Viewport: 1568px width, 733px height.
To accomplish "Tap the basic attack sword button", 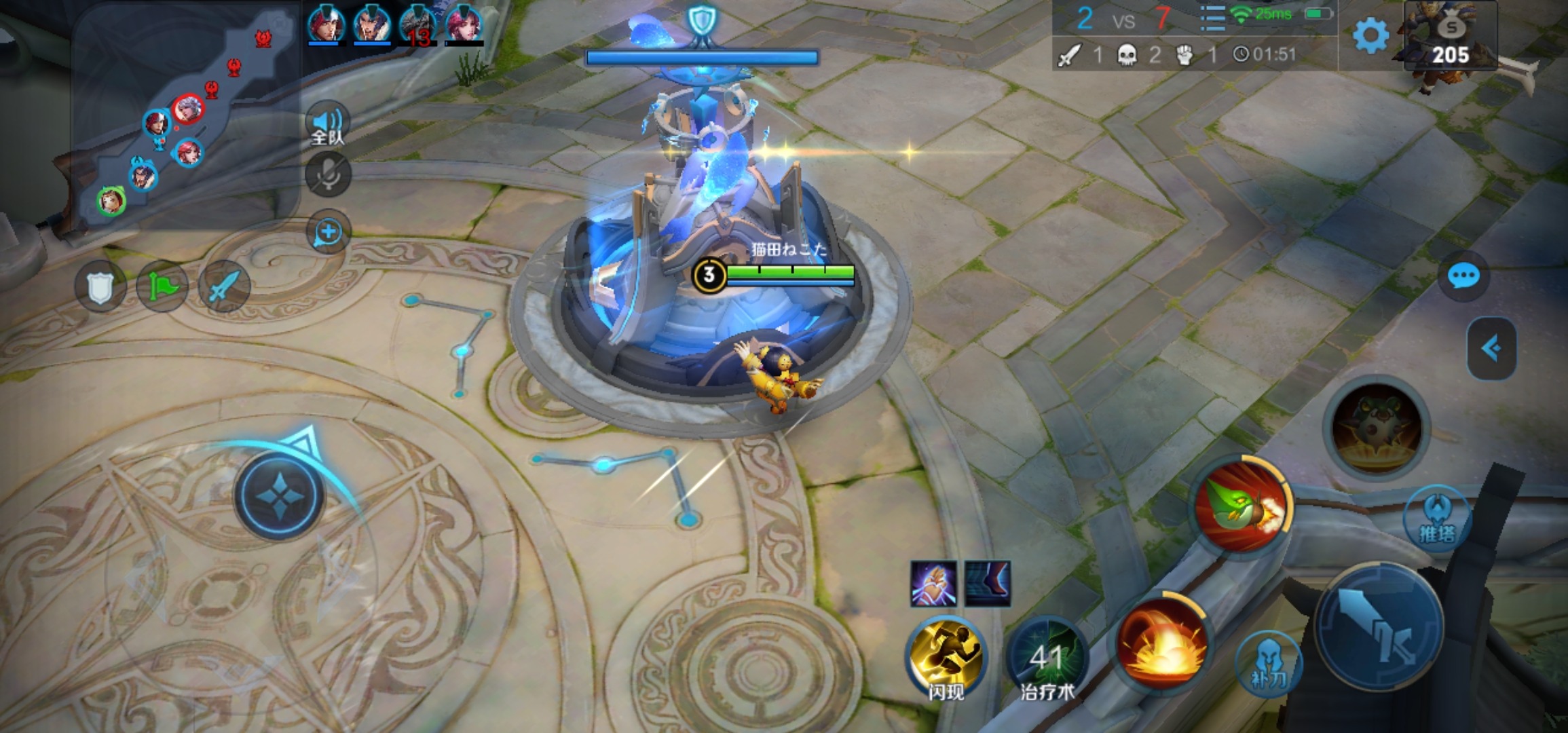I will point(1380,626).
